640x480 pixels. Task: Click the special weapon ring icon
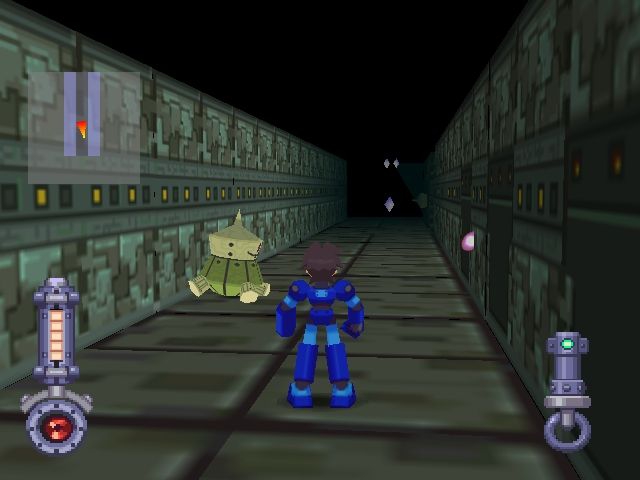pos(566,431)
